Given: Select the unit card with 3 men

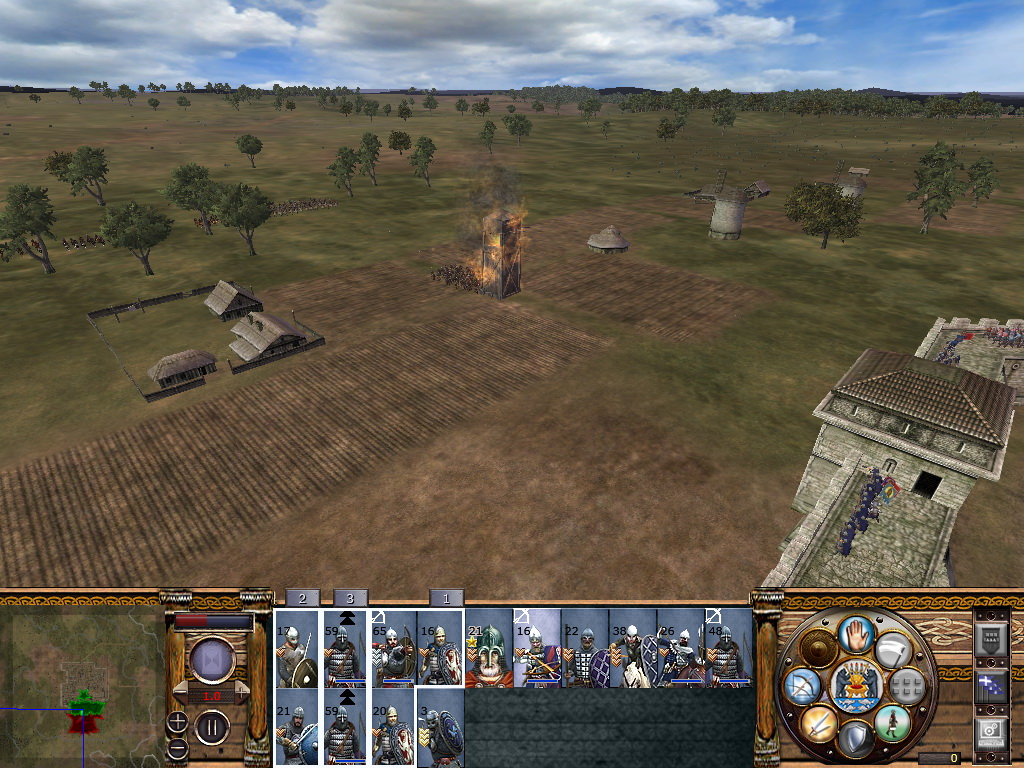Looking at the screenshot, I should [441, 728].
